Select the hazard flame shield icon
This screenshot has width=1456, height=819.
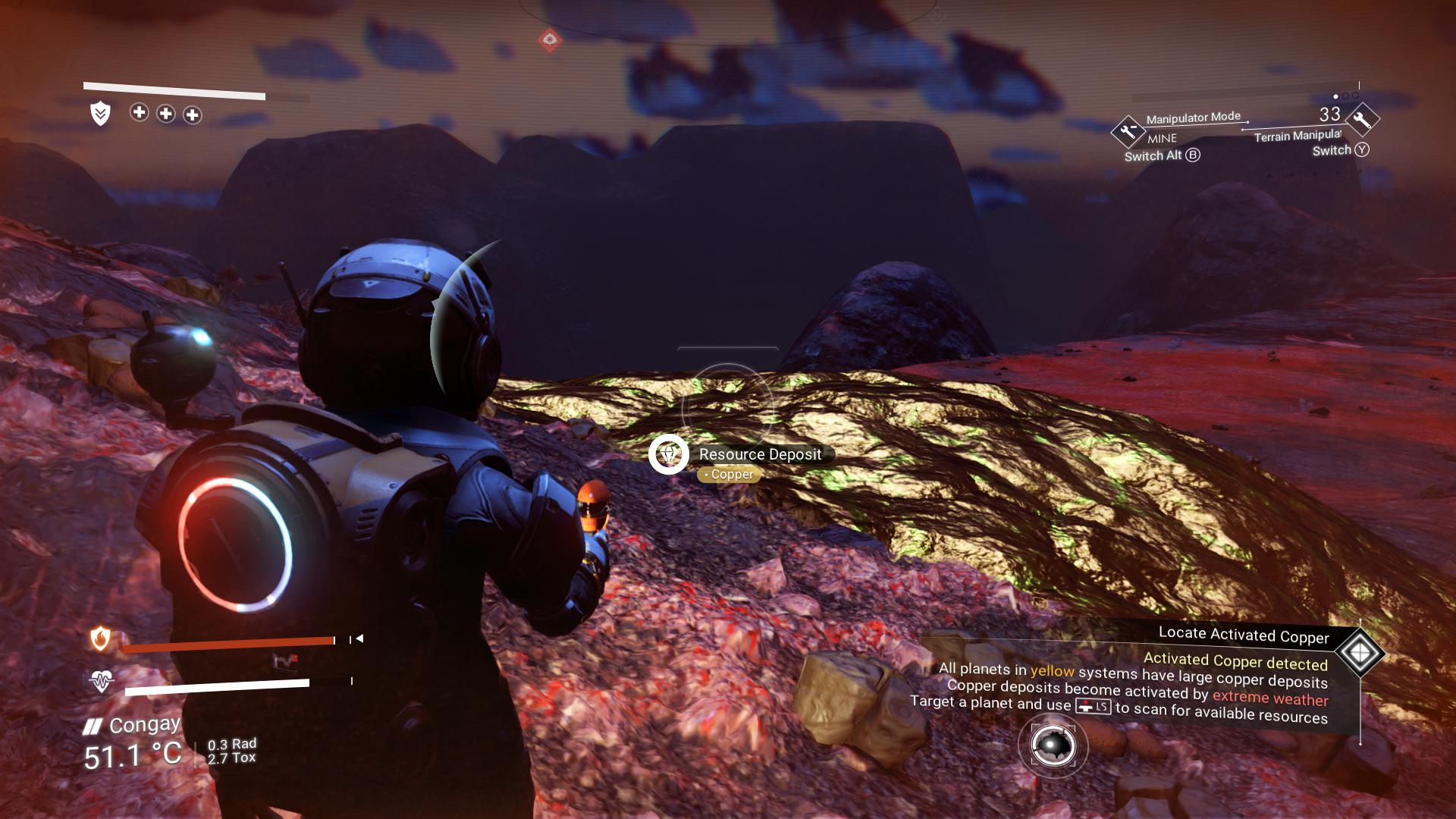tap(100, 638)
